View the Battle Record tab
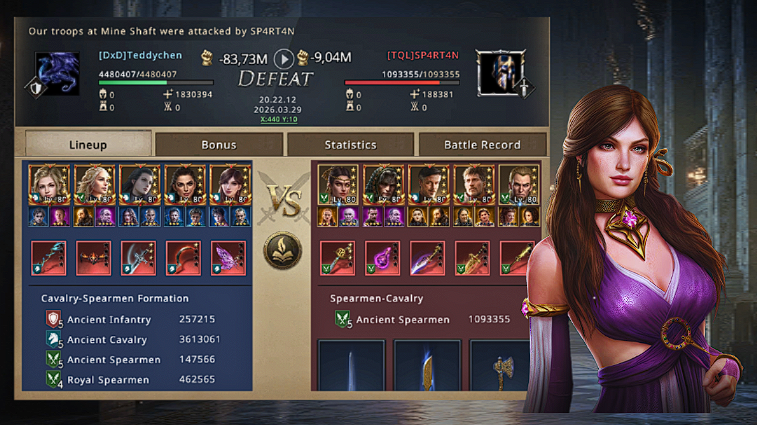757x425 pixels. [x=481, y=144]
